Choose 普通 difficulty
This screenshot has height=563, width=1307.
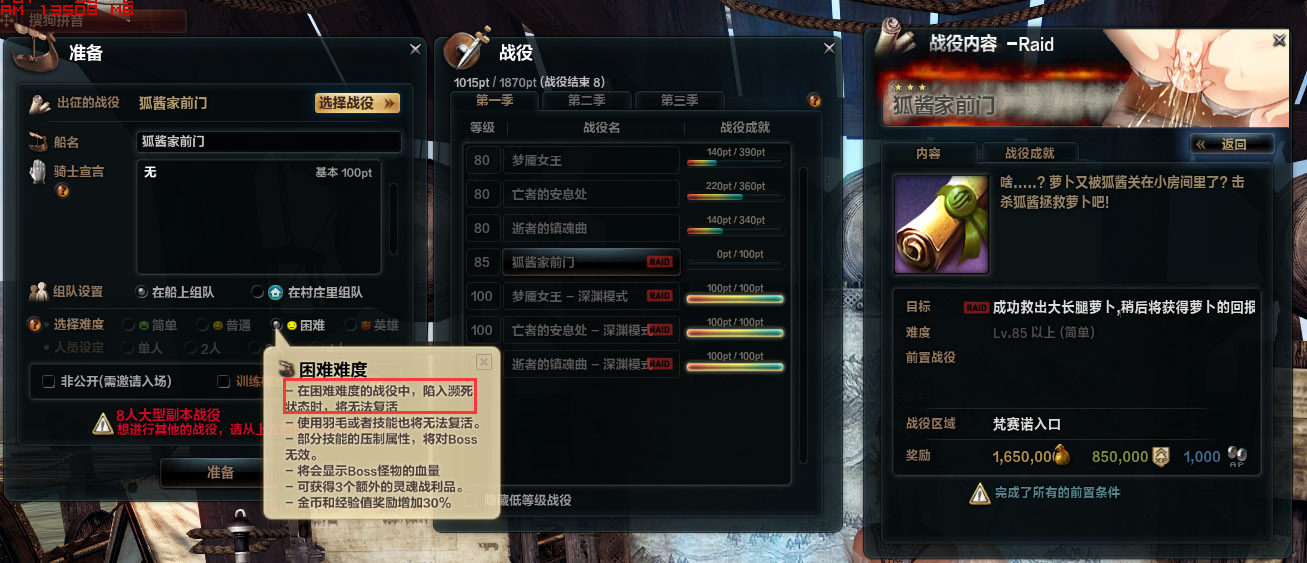pyautogui.click(x=203, y=325)
